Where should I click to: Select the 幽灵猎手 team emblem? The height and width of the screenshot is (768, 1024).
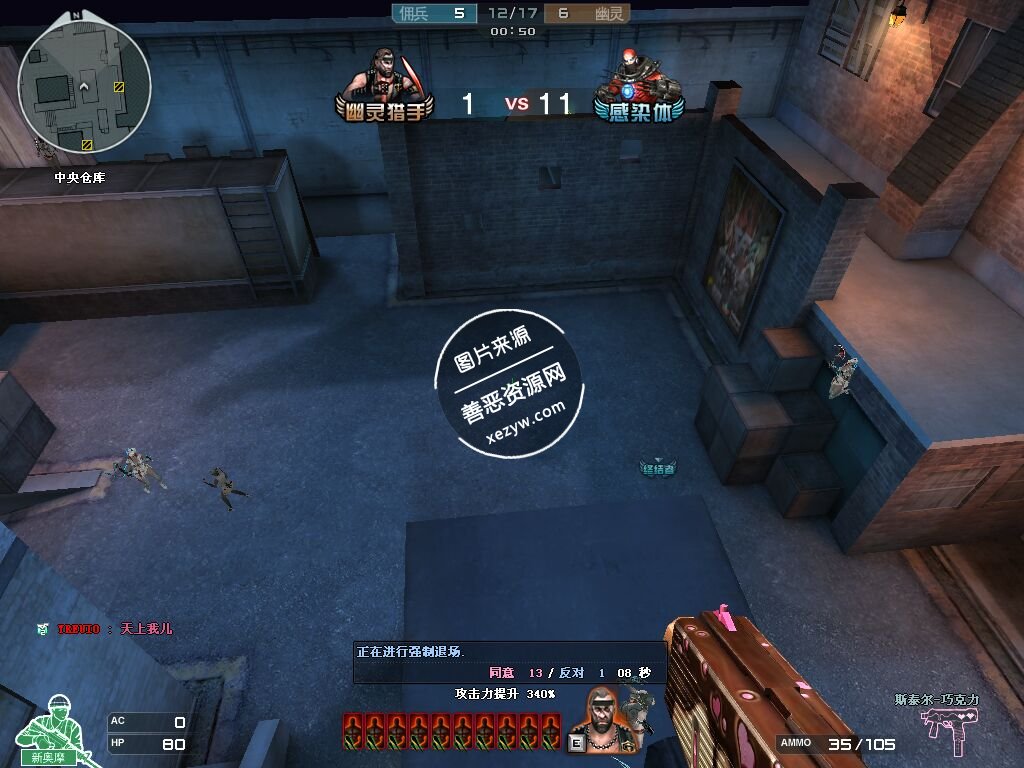pyautogui.click(x=384, y=87)
